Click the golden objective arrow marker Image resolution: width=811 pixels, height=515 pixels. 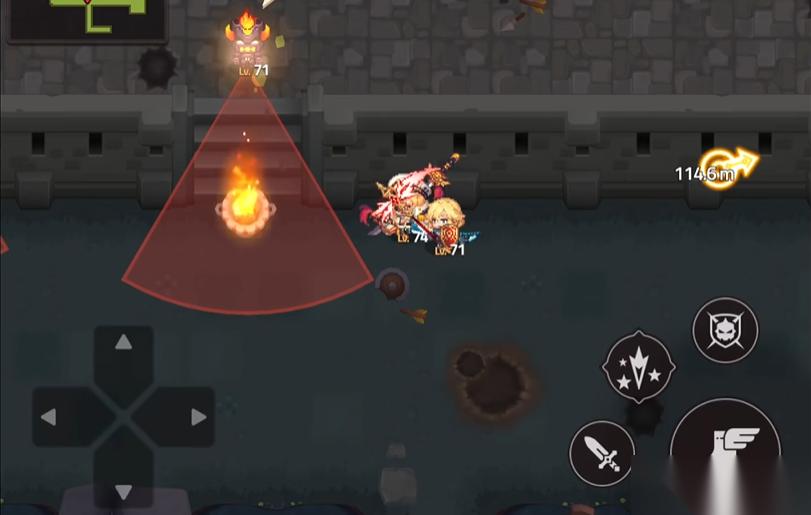pyautogui.click(x=729, y=166)
